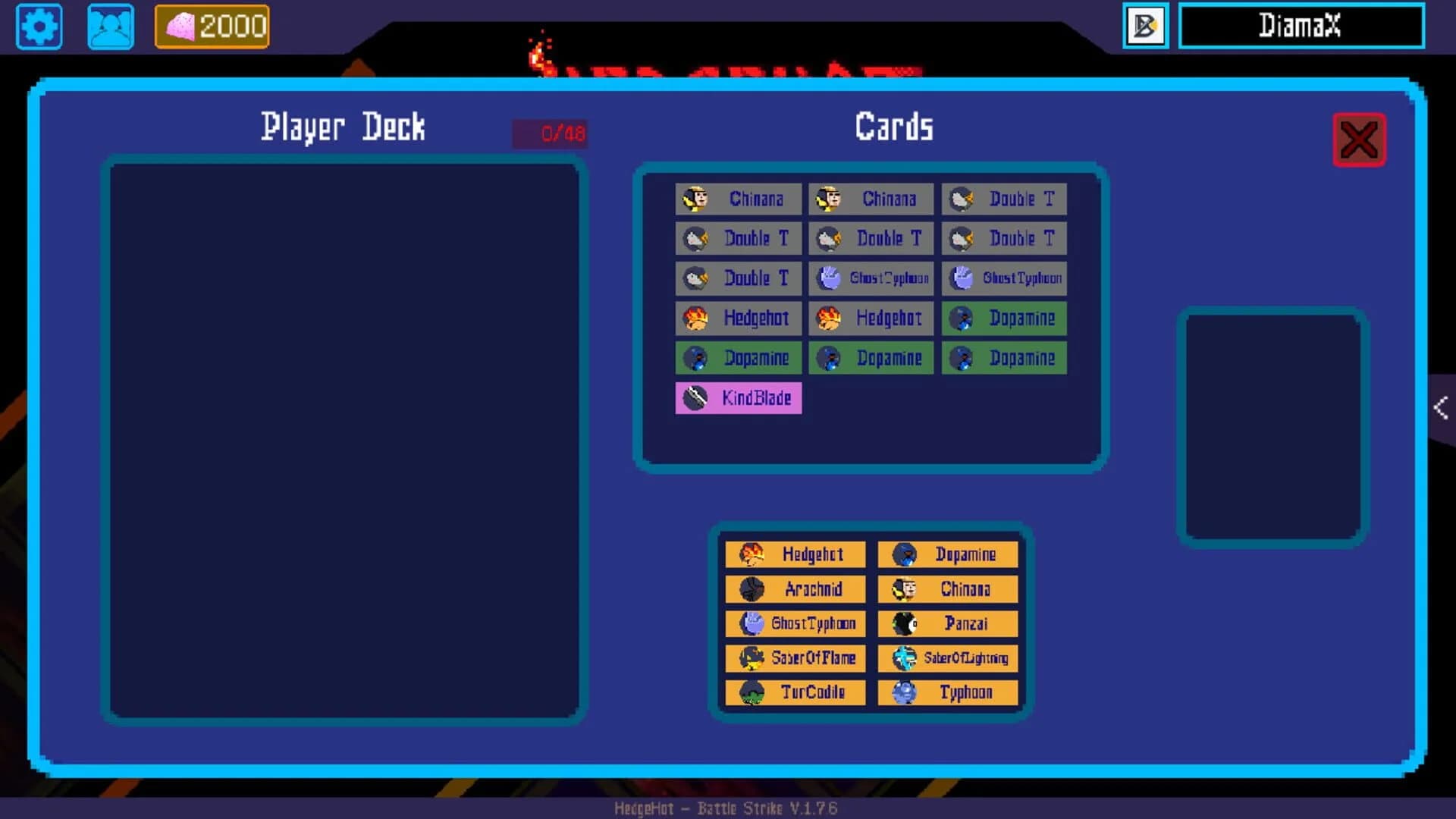Close the deck editor with the red X
The image size is (1456, 819).
pyautogui.click(x=1359, y=138)
